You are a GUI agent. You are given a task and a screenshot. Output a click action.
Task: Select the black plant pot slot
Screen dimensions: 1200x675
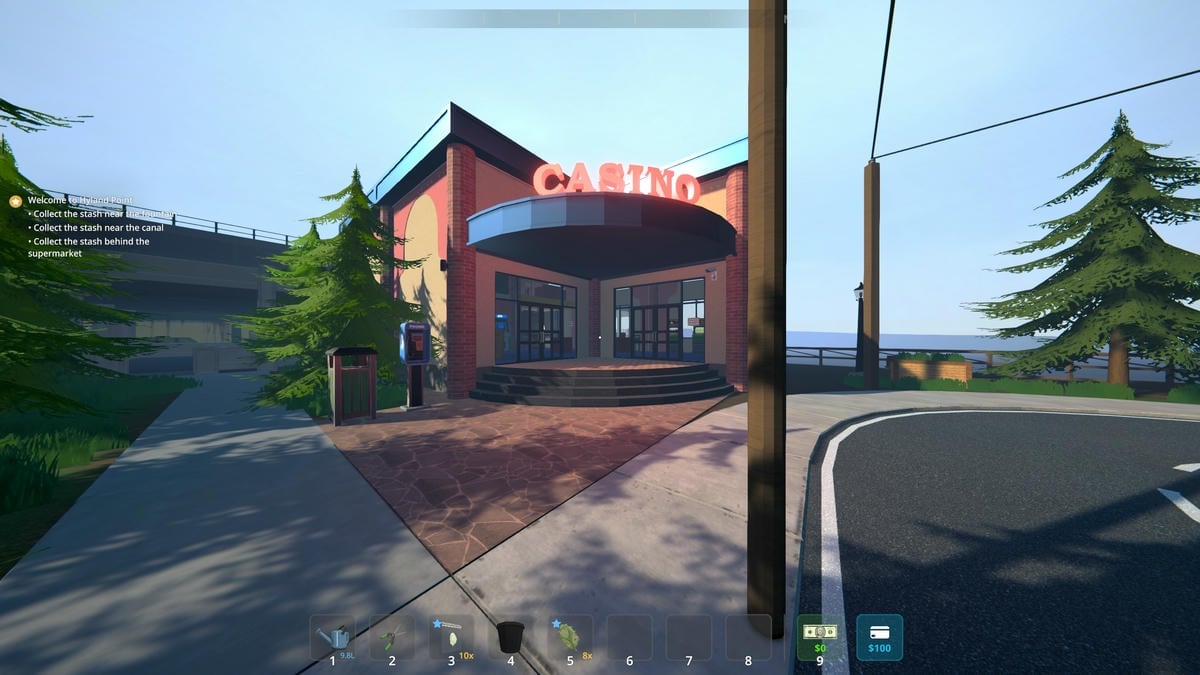point(510,637)
